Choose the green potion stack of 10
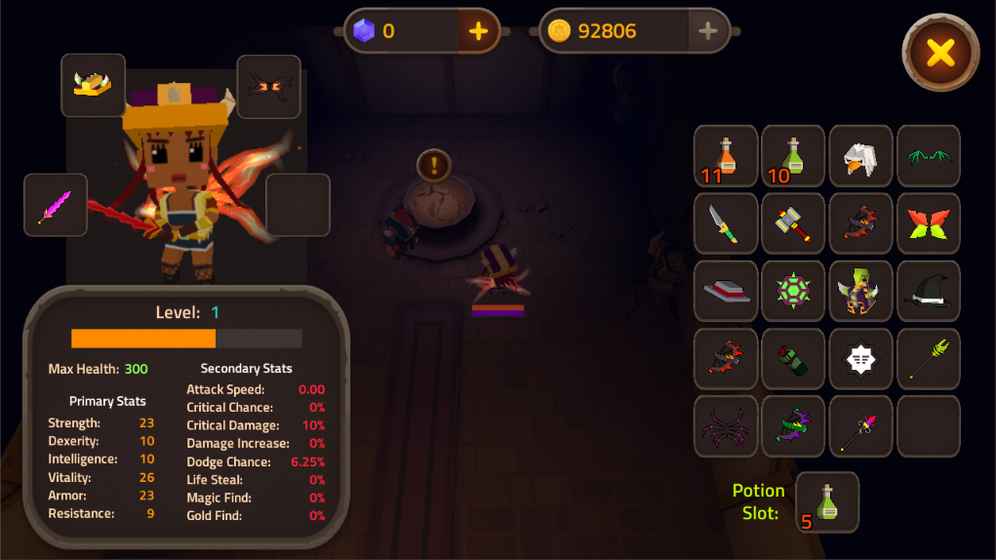The width and height of the screenshot is (996, 560). point(793,157)
